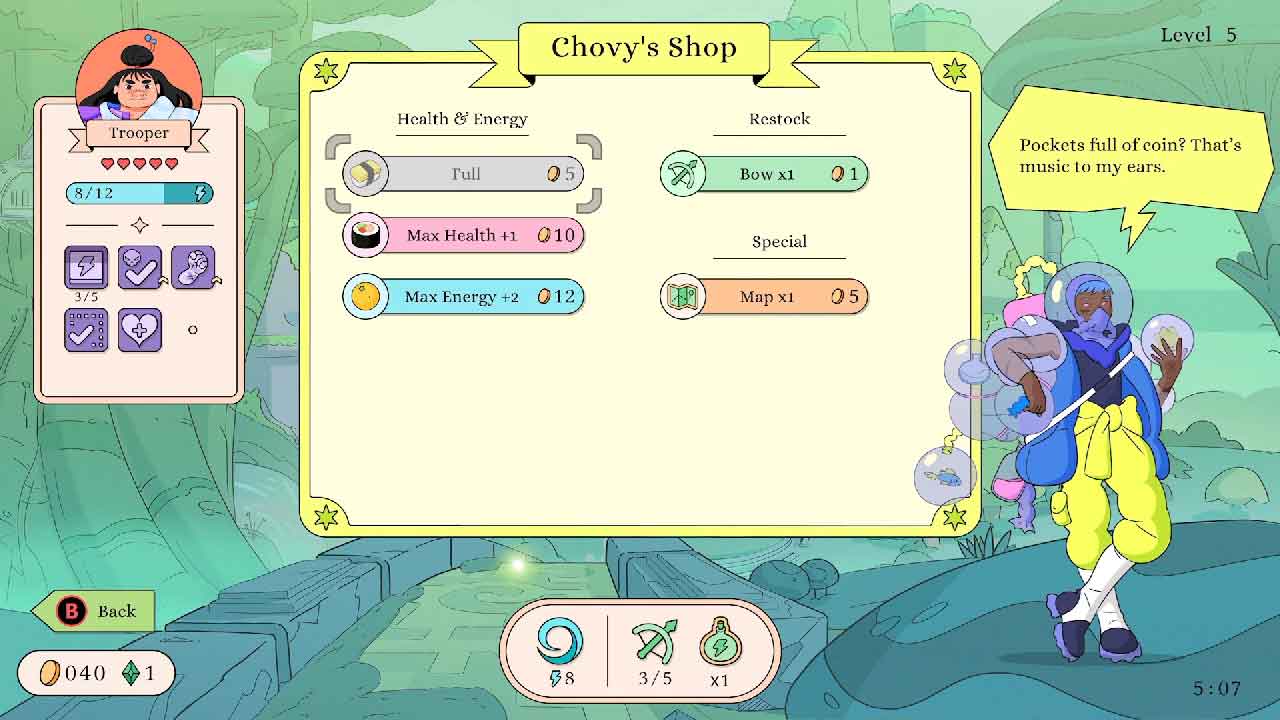Restock Bow x1 for one coin

(765, 174)
